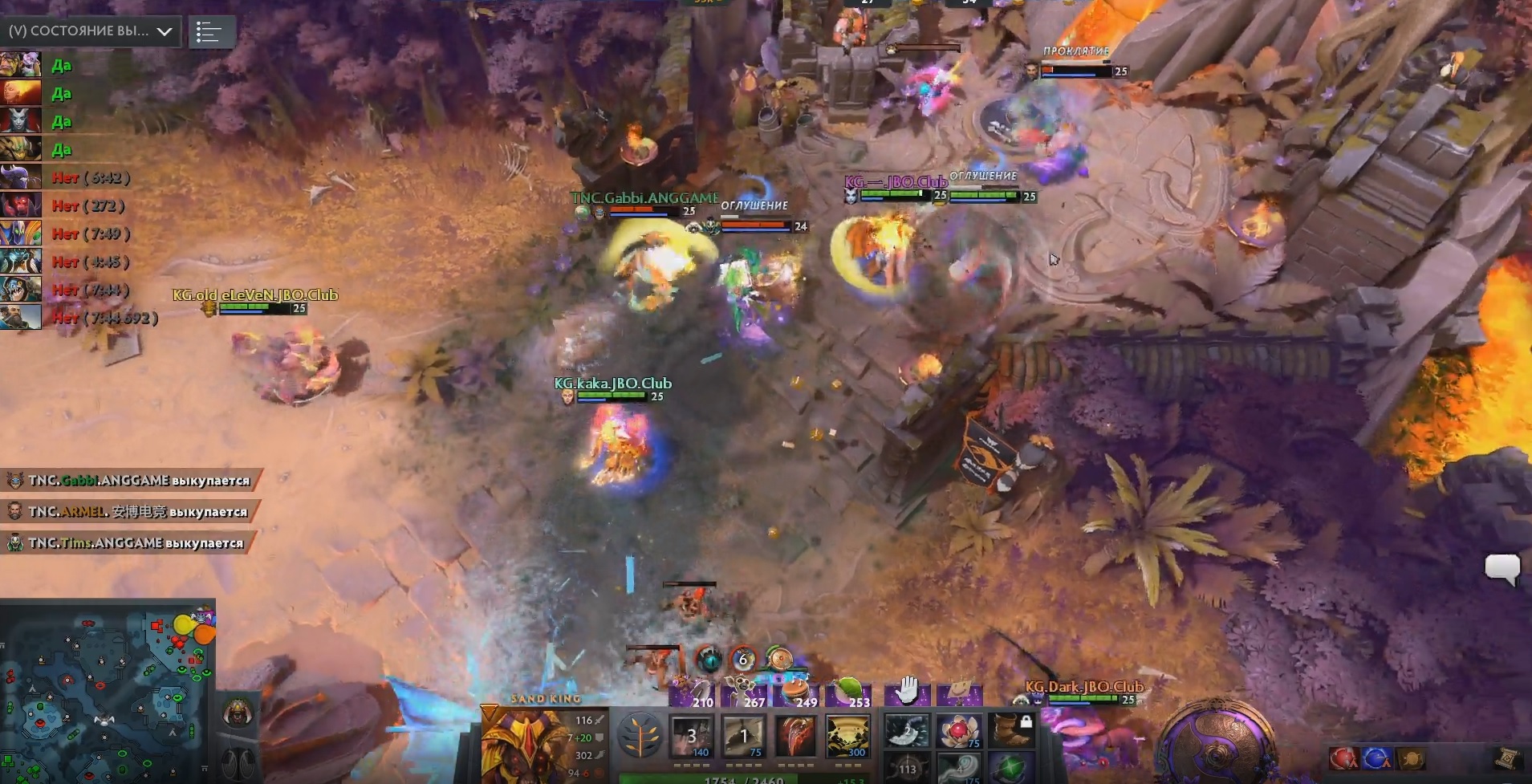This screenshot has height=784, width=1532.
Task: Click the match events list icon
Action: point(213,32)
